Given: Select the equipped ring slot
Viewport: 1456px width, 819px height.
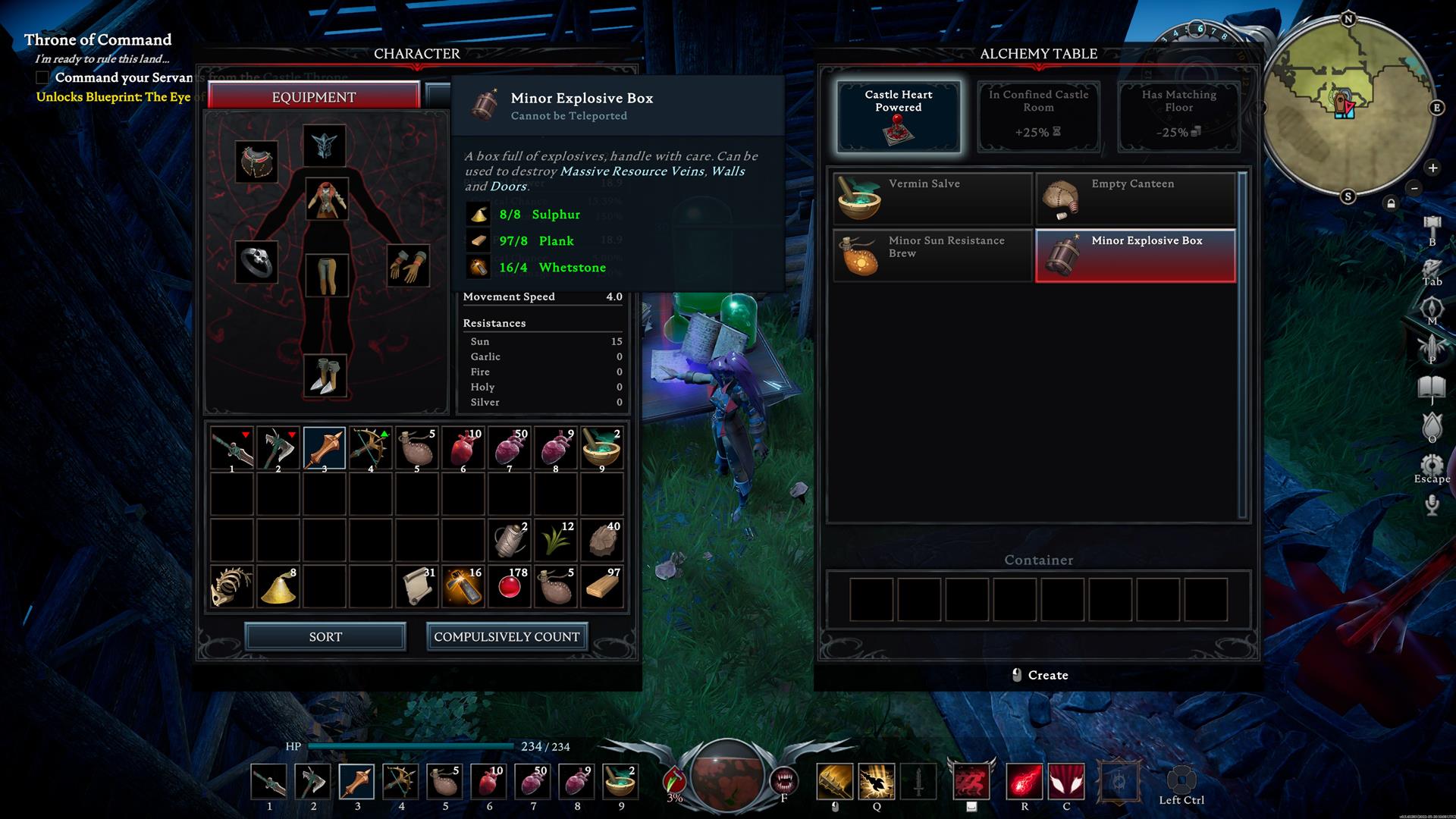Looking at the screenshot, I should click(256, 262).
